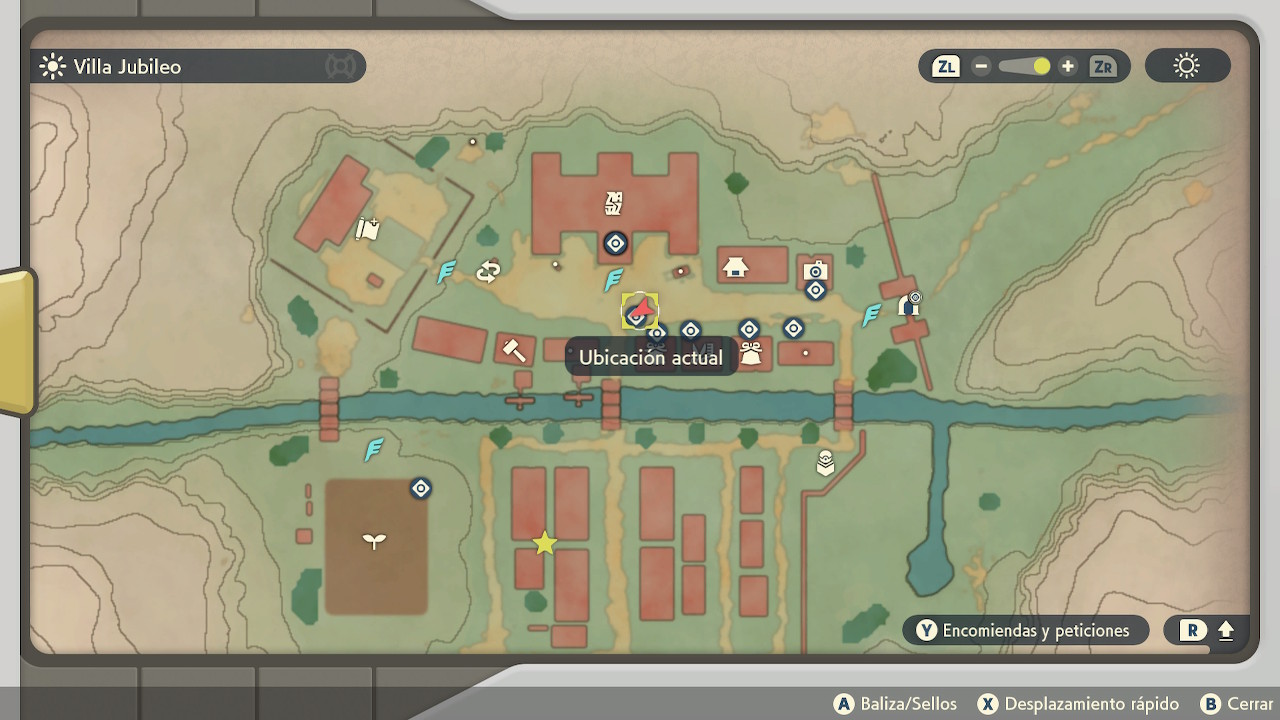Select the Galaxy Hall building icon

(x=614, y=204)
